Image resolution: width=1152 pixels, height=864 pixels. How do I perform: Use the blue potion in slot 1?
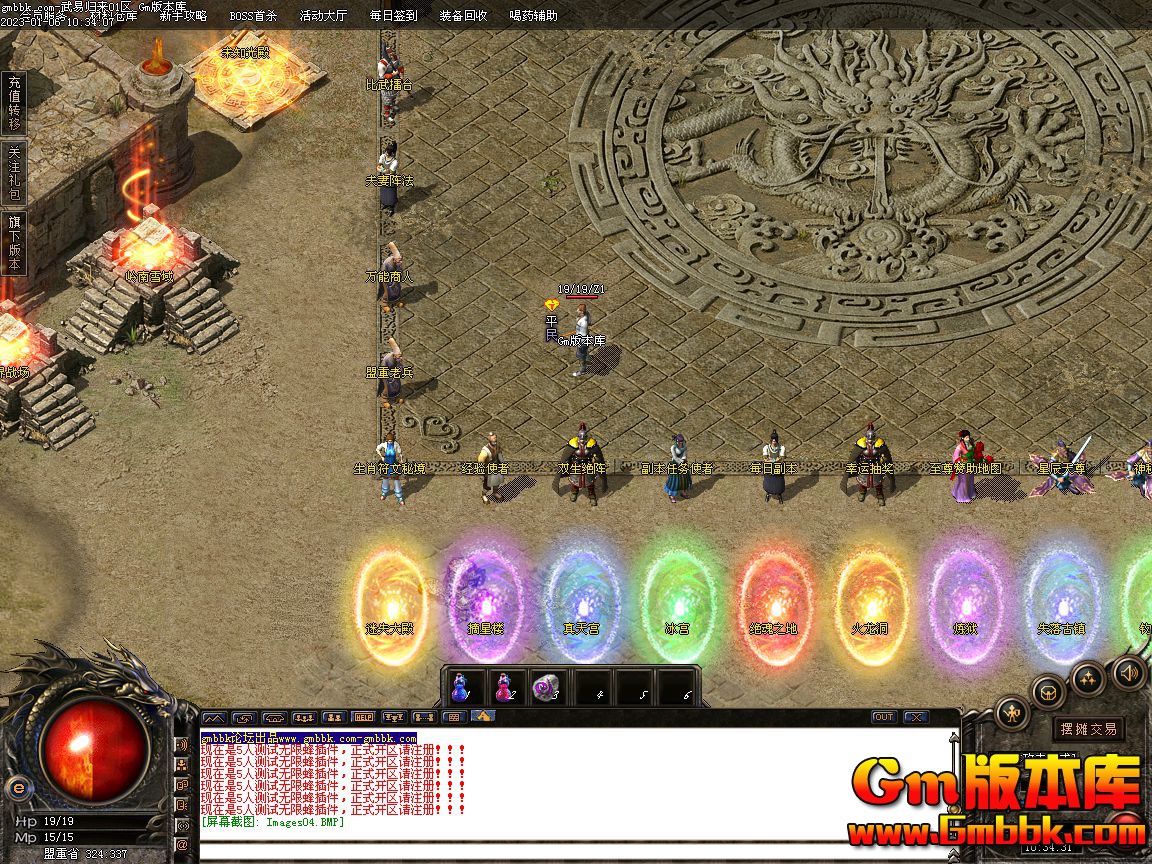pos(461,688)
